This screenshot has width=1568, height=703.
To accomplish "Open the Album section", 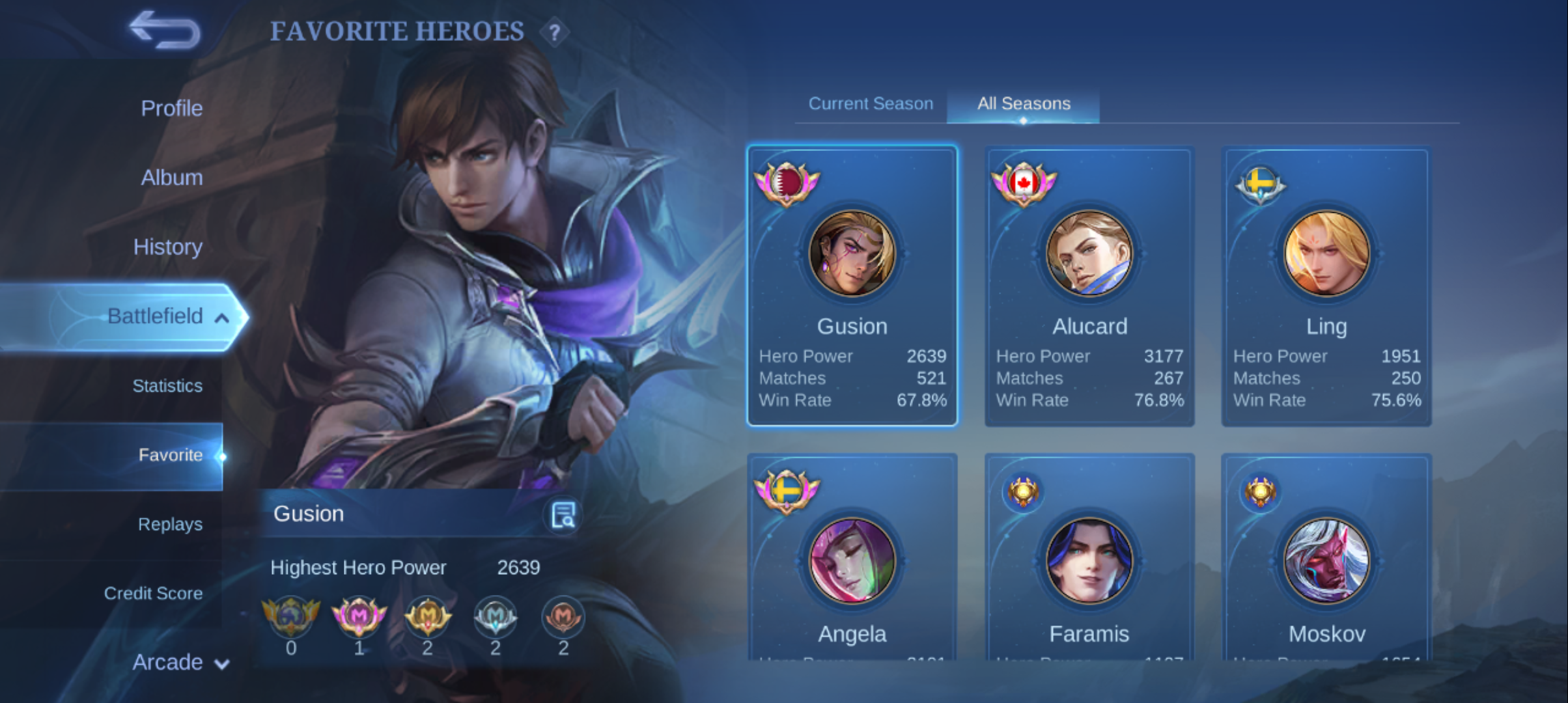I will point(171,177).
